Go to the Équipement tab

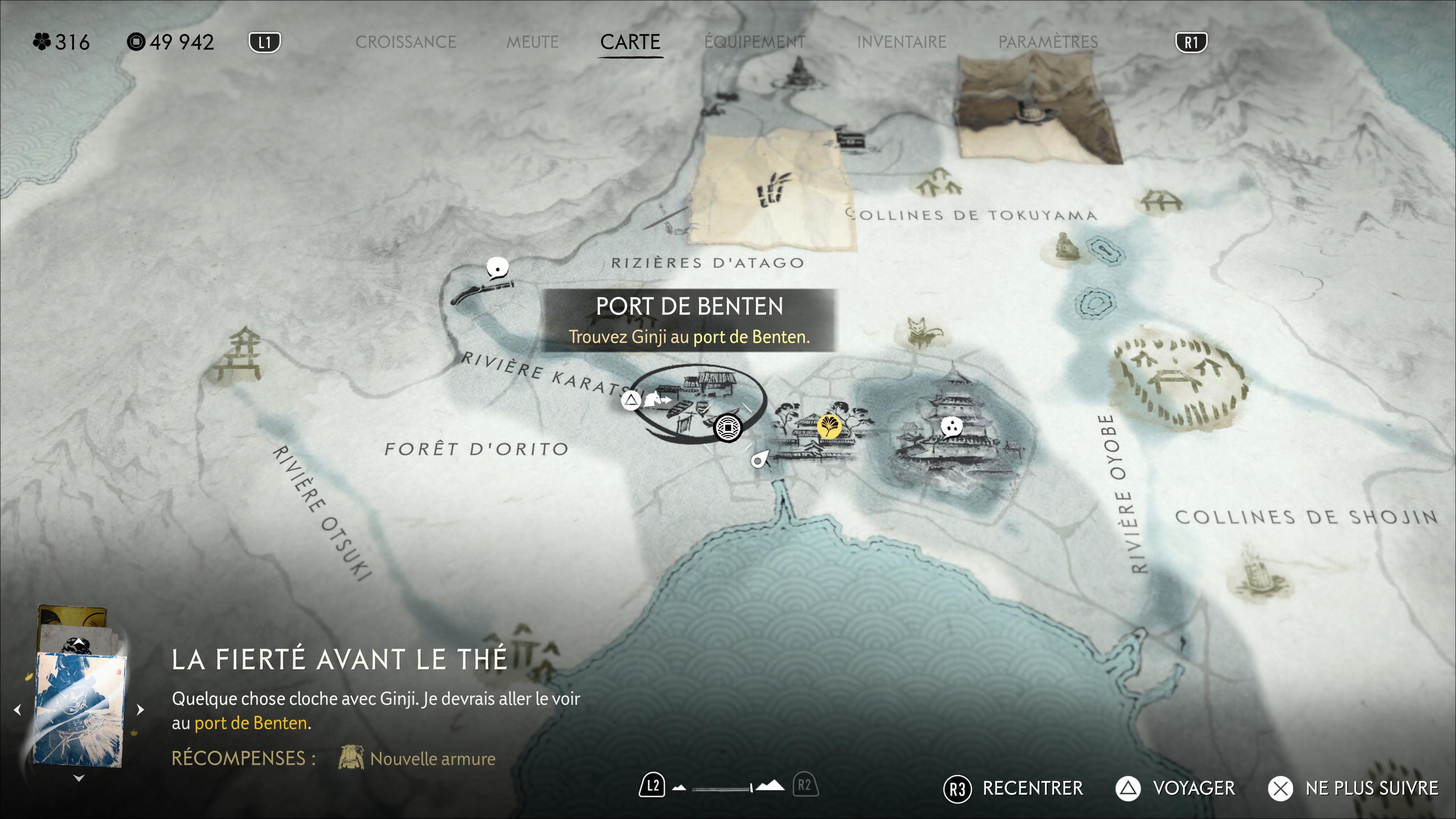[x=755, y=42]
